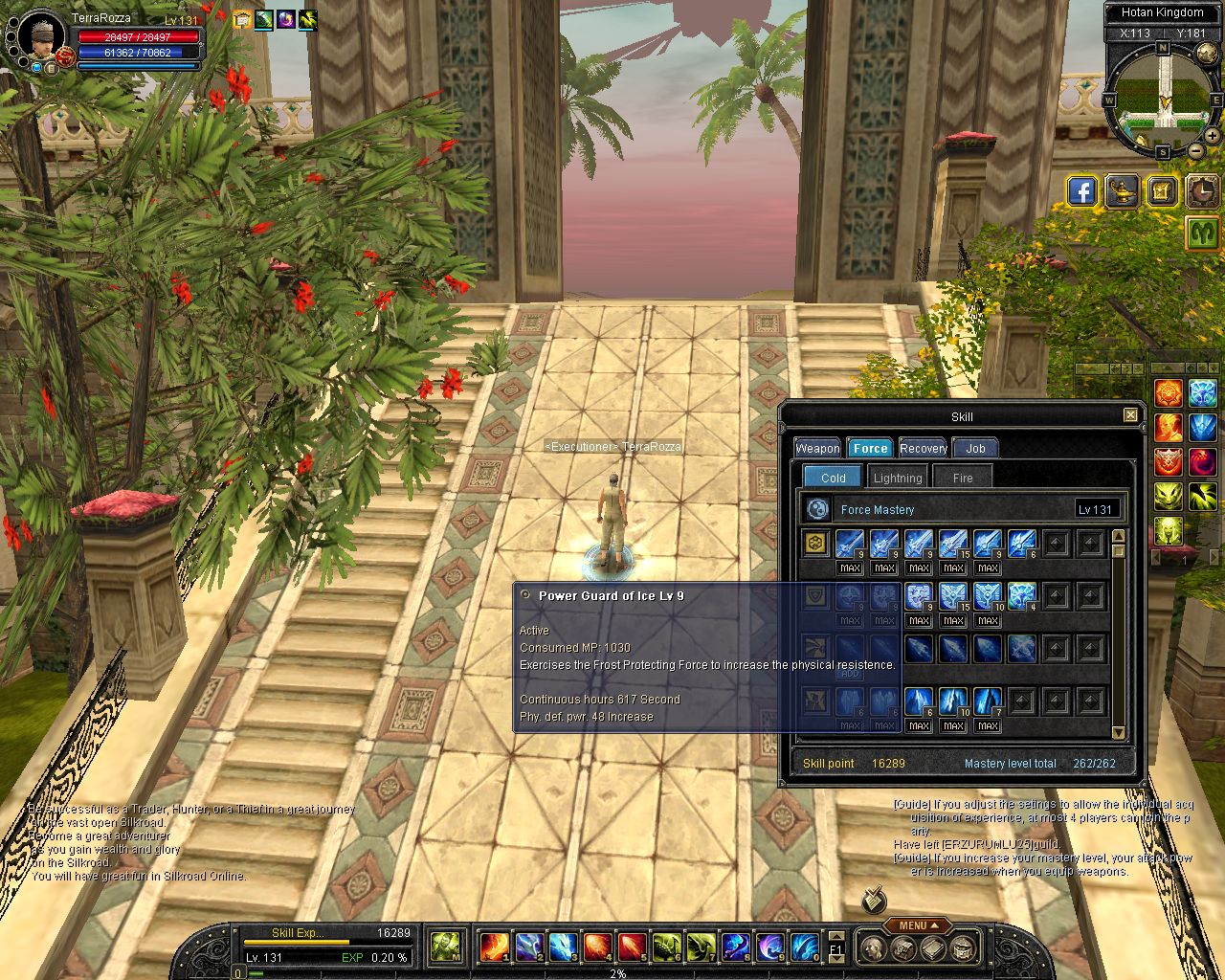The width and height of the screenshot is (1225, 980).
Task: Select the Cold force subtab
Action: point(833,478)
